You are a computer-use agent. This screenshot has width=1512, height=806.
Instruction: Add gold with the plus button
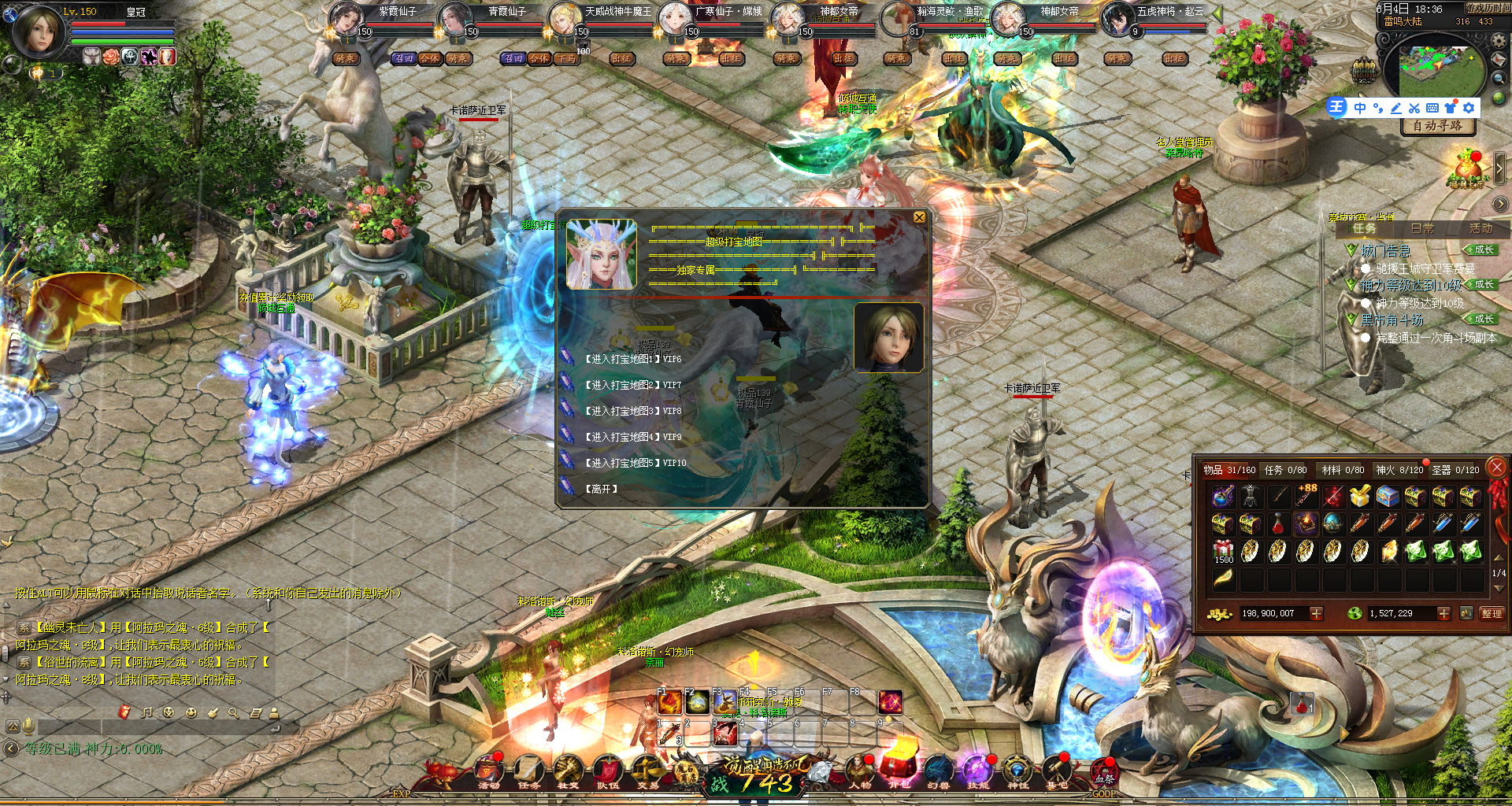[1316, 613]
